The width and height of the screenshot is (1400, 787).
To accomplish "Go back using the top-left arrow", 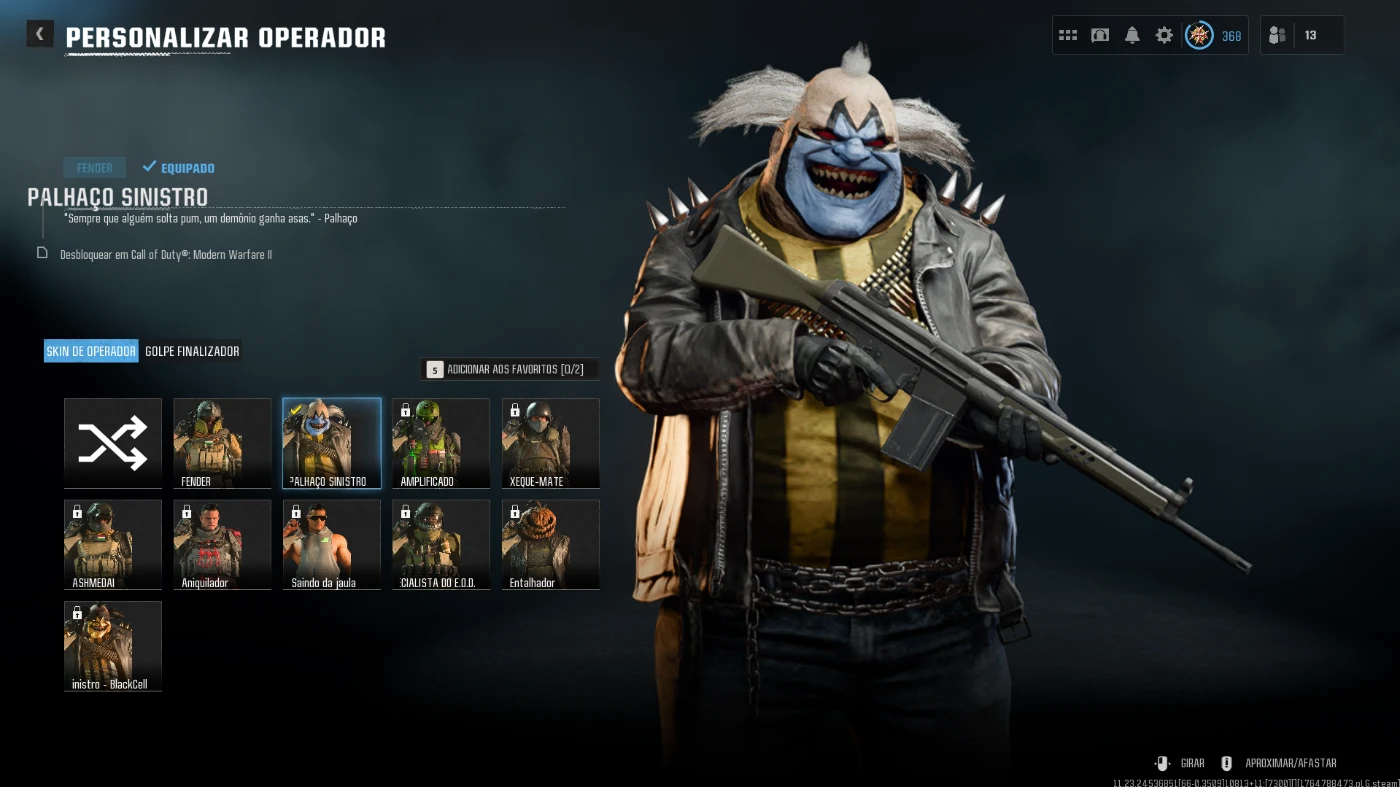I will 40,34.
